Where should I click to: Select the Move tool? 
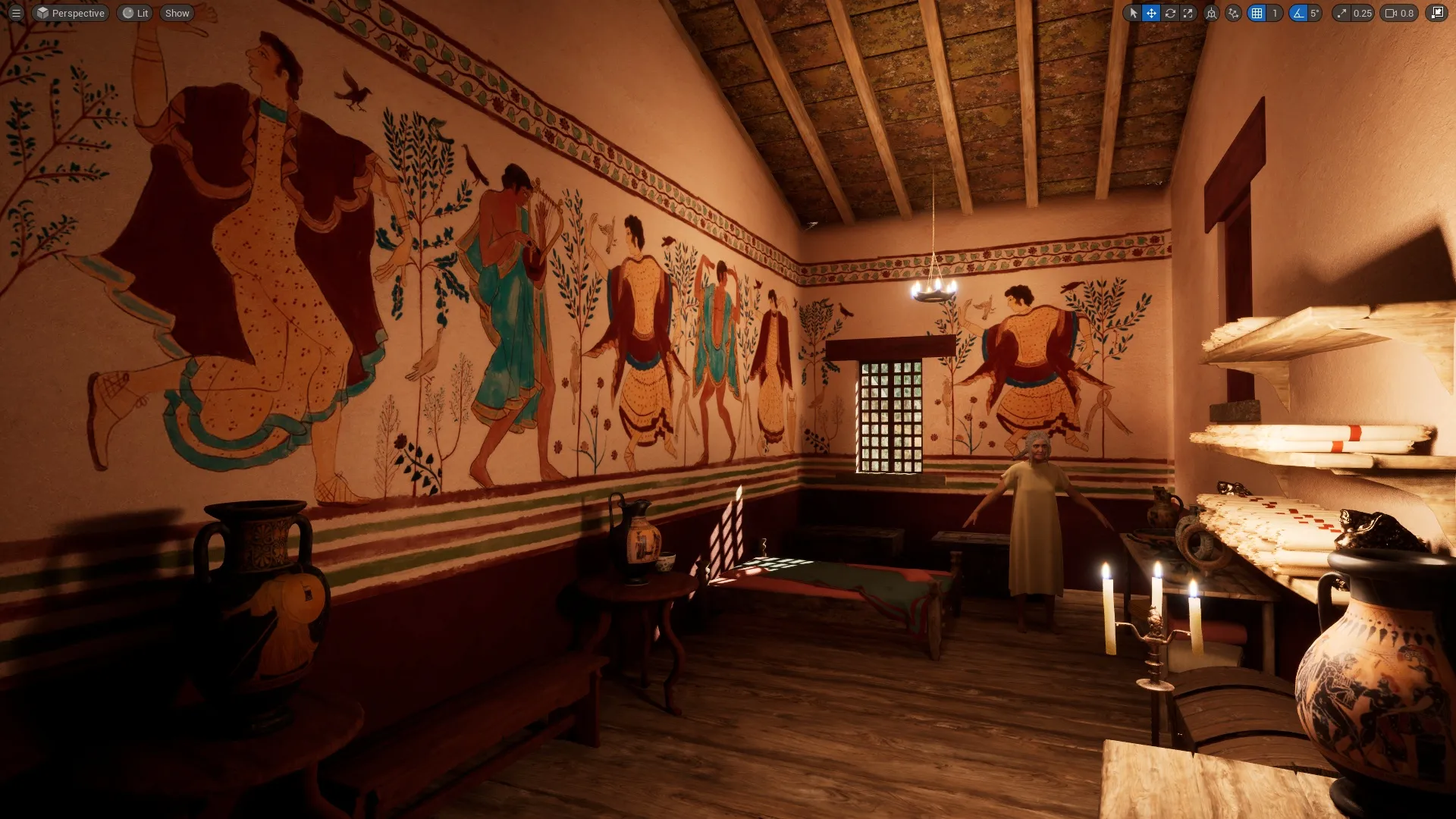tap(1153, 13)
